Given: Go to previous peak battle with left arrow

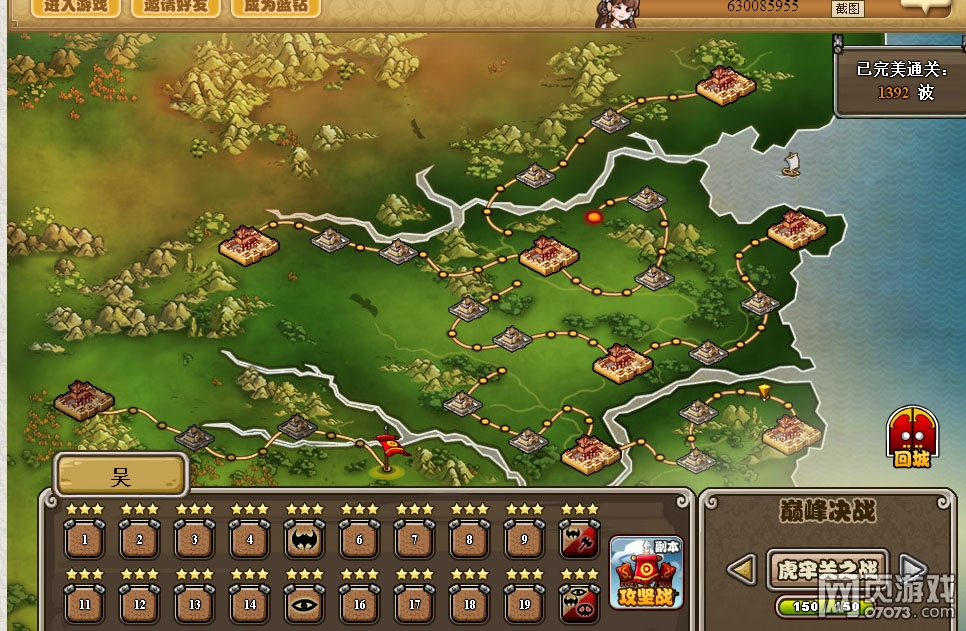Looking at the screenshot, I should pyautogui.click(x=740, y=570).
